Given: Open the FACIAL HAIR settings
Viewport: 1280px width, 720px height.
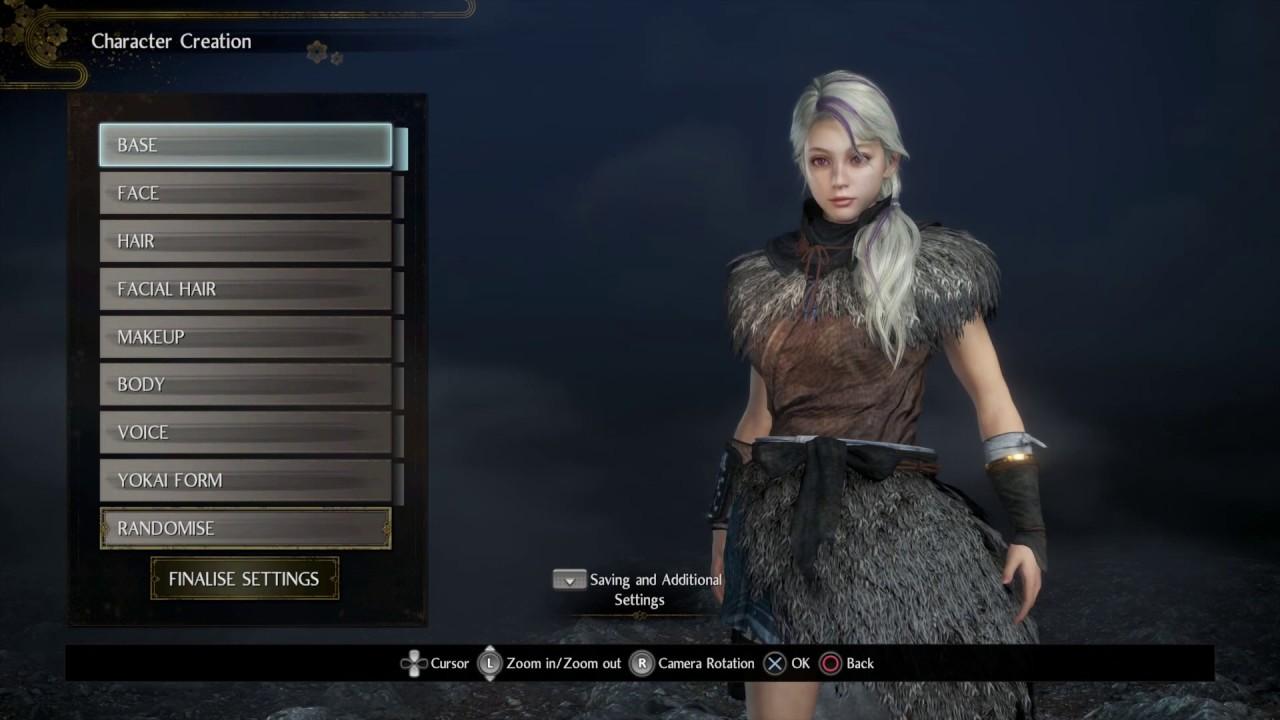Looking at the screenshot, I should [245, 289].
